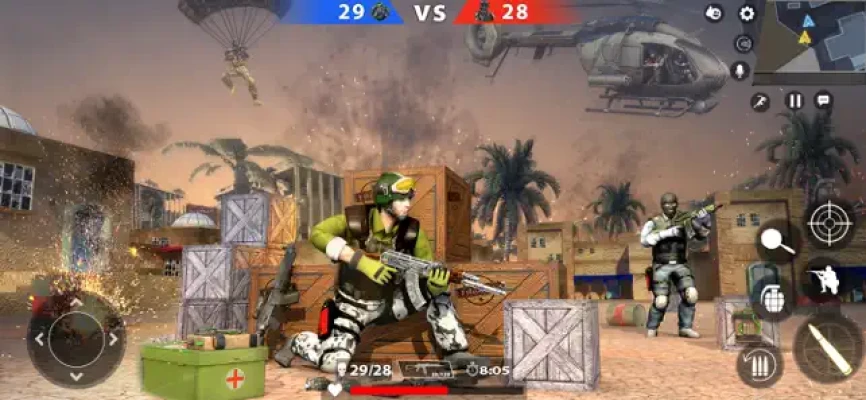Tap the thumbs-up like icon

[714, 13]
